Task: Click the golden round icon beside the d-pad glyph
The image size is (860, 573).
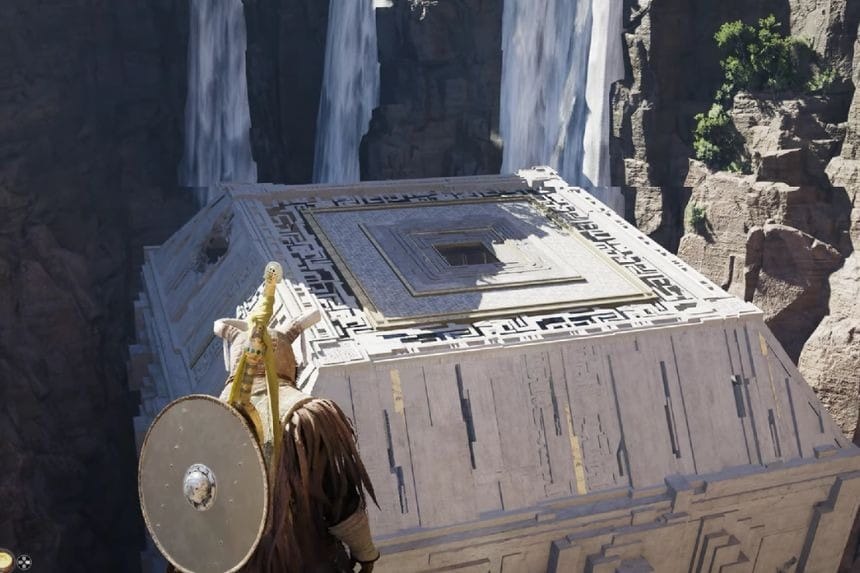Action: pos(5,561)
